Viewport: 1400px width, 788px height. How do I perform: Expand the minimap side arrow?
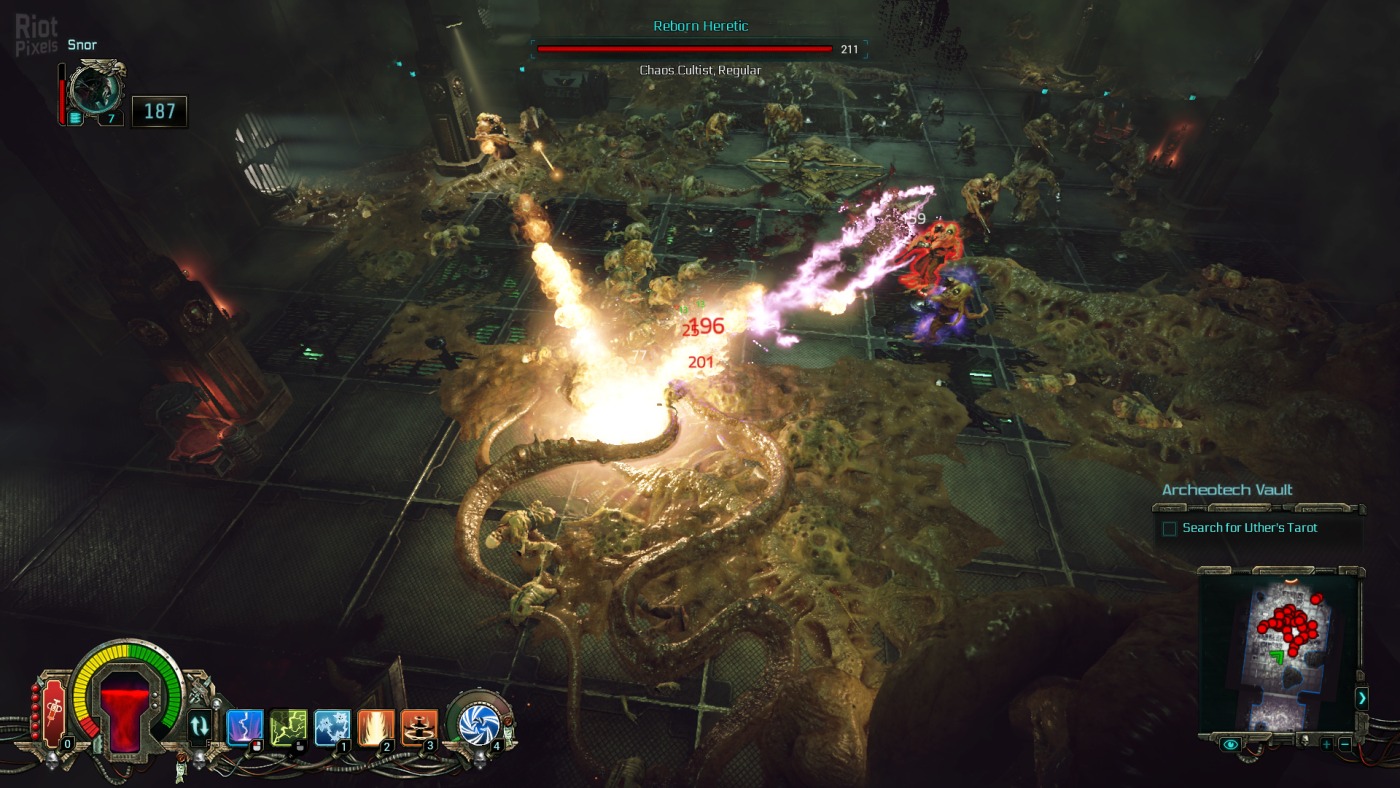(1361, 697)
